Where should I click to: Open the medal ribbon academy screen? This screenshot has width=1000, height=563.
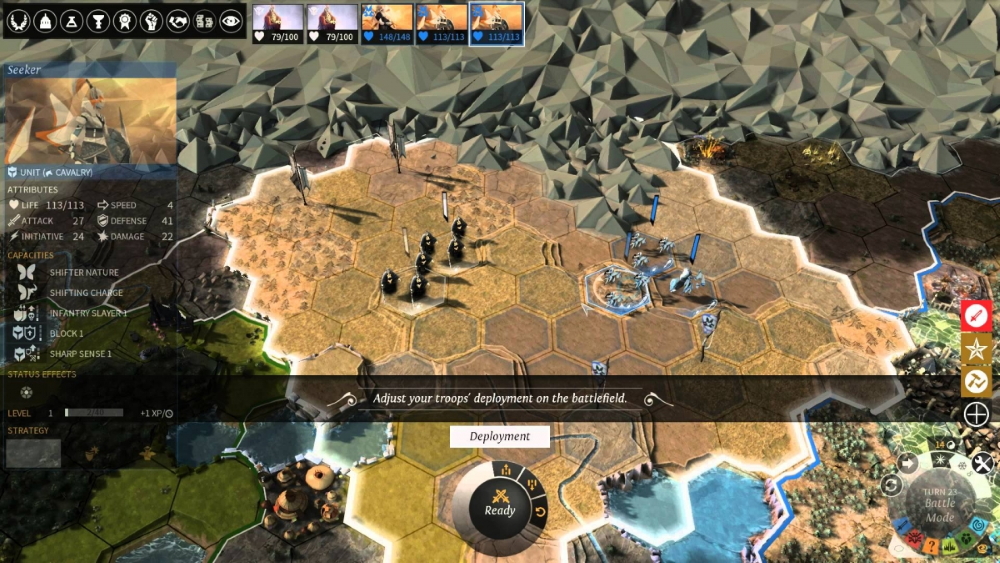124,20
